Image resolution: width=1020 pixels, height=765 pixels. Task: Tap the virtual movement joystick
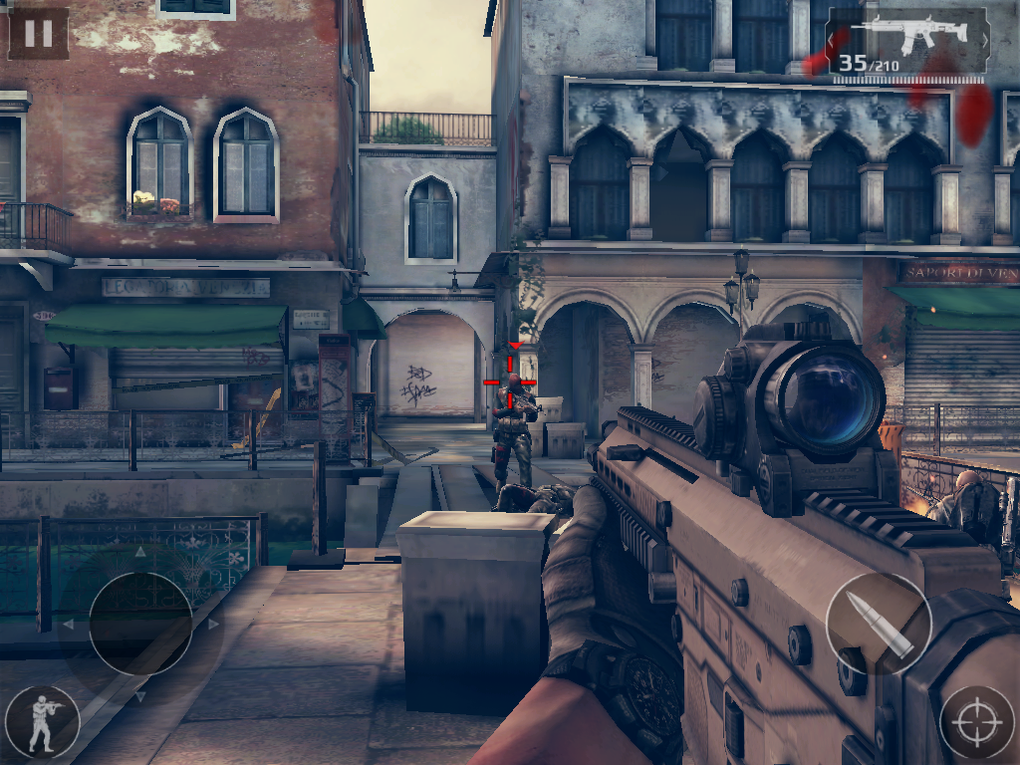pyautogui.click(x=140, y=623)
